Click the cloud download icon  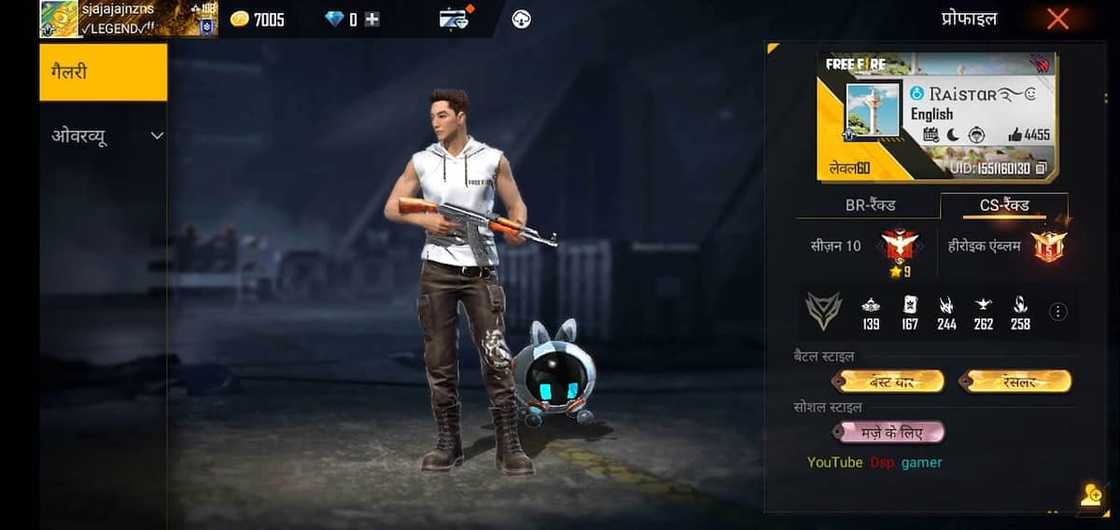pos(521,18)
